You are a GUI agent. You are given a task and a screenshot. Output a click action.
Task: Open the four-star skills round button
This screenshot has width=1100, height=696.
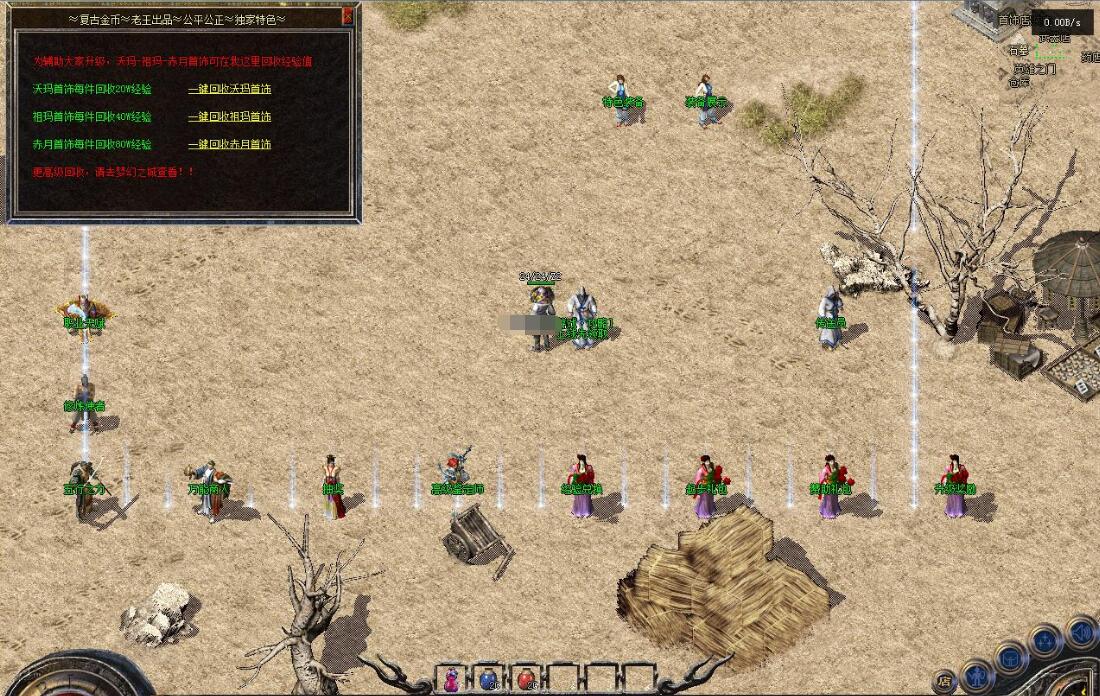(1046, 640)
